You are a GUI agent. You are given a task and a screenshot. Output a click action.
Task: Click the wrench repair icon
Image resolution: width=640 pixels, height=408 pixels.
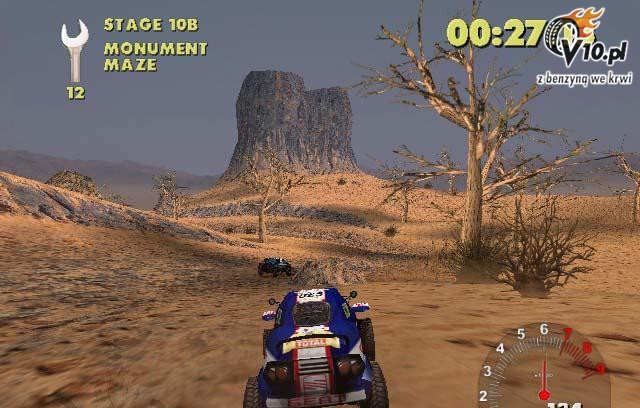pos(74,50)
